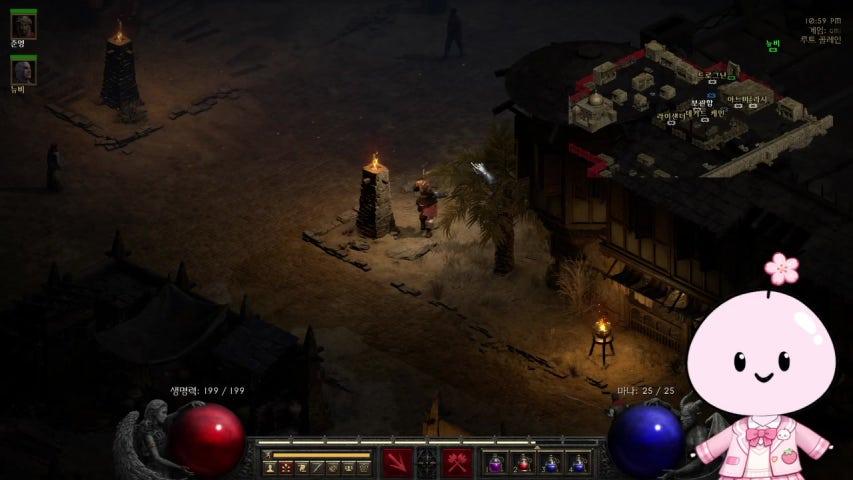Use the blue mana potion in slot 3

pyautogui.click(x=550, y=463)
